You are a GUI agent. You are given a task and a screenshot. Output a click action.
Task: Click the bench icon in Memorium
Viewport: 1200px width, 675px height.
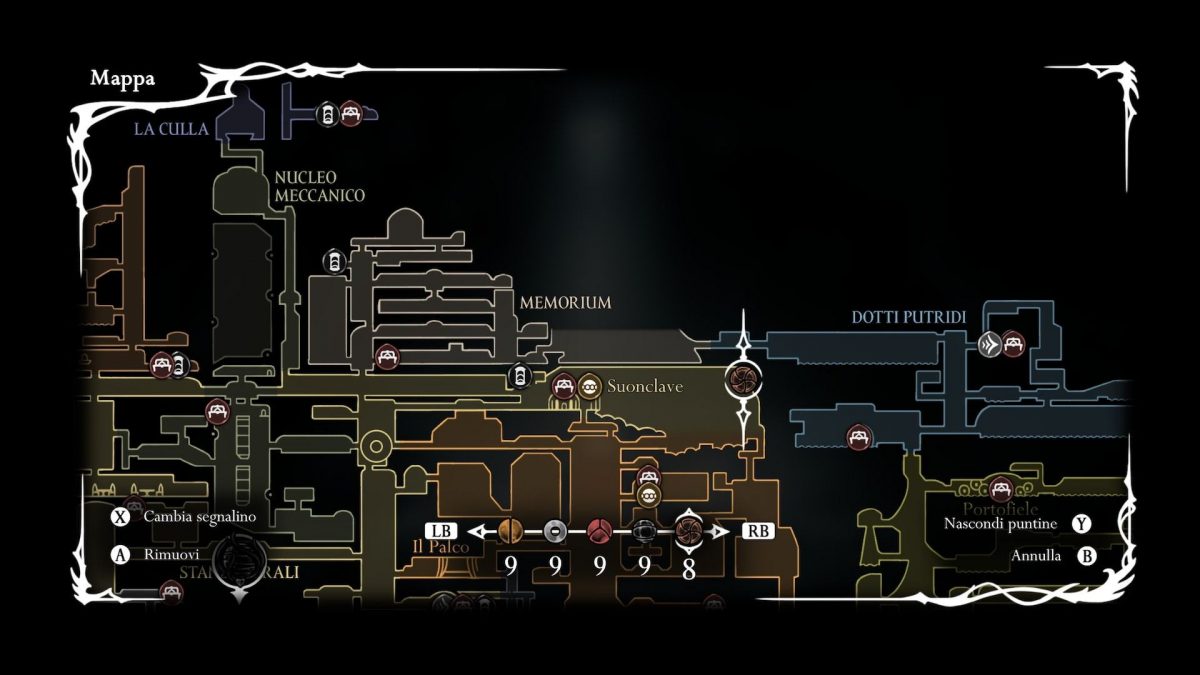(387, 355)
